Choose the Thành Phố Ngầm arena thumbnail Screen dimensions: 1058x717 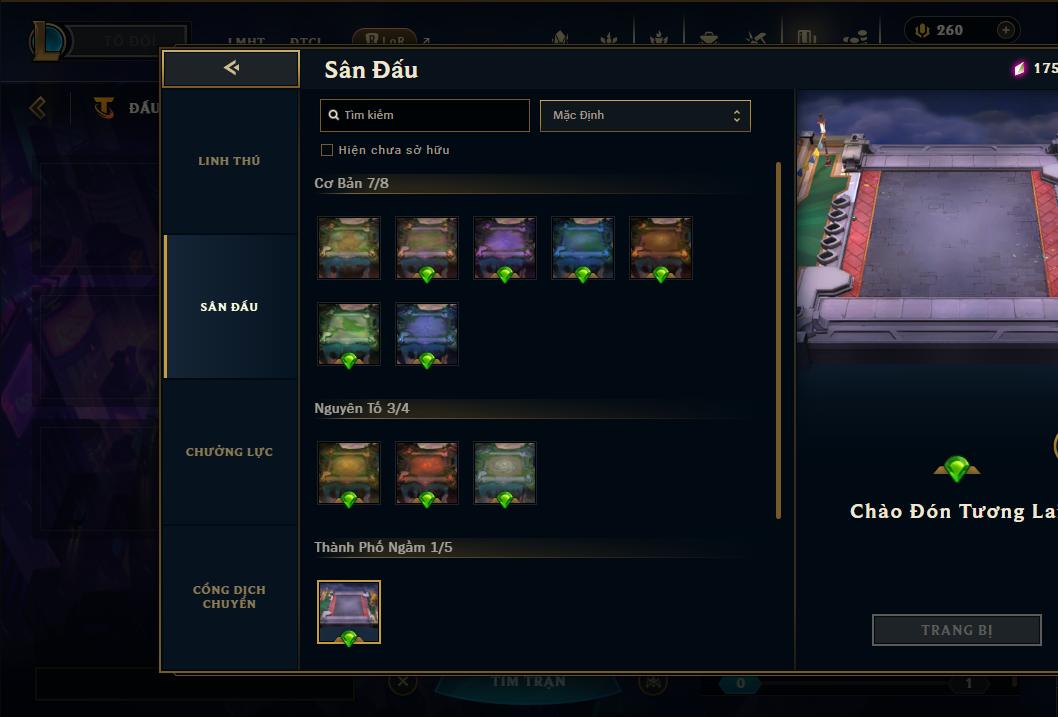349,612
